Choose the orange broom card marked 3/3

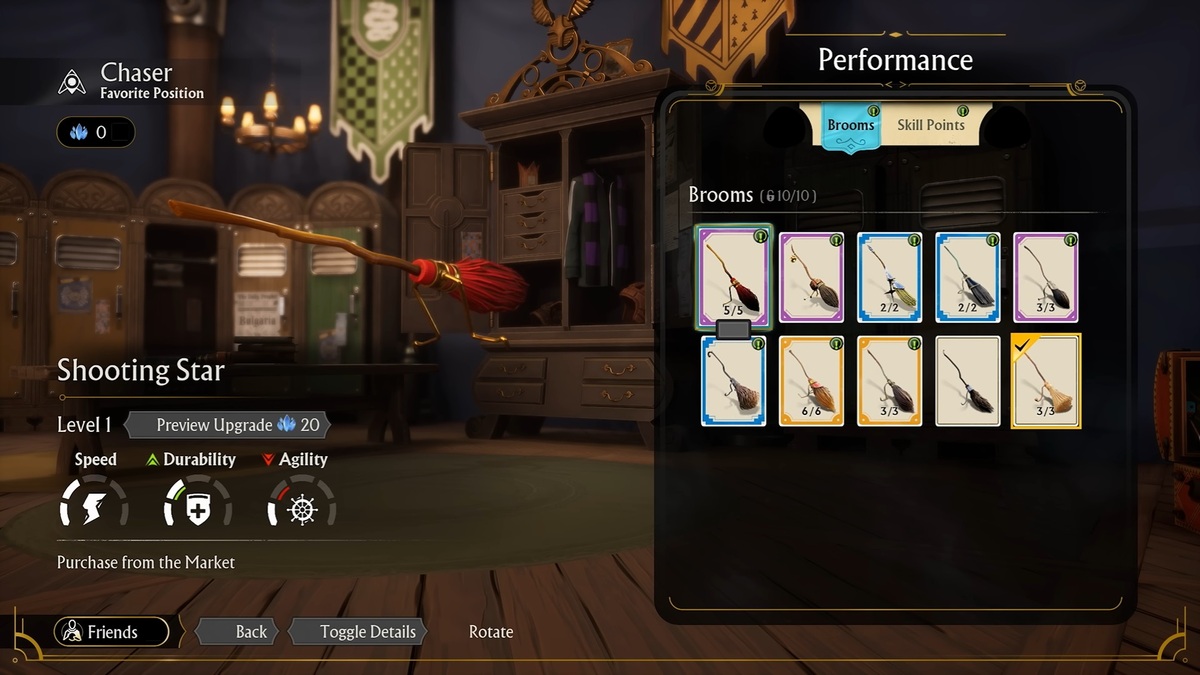click(x=889, y=381)
